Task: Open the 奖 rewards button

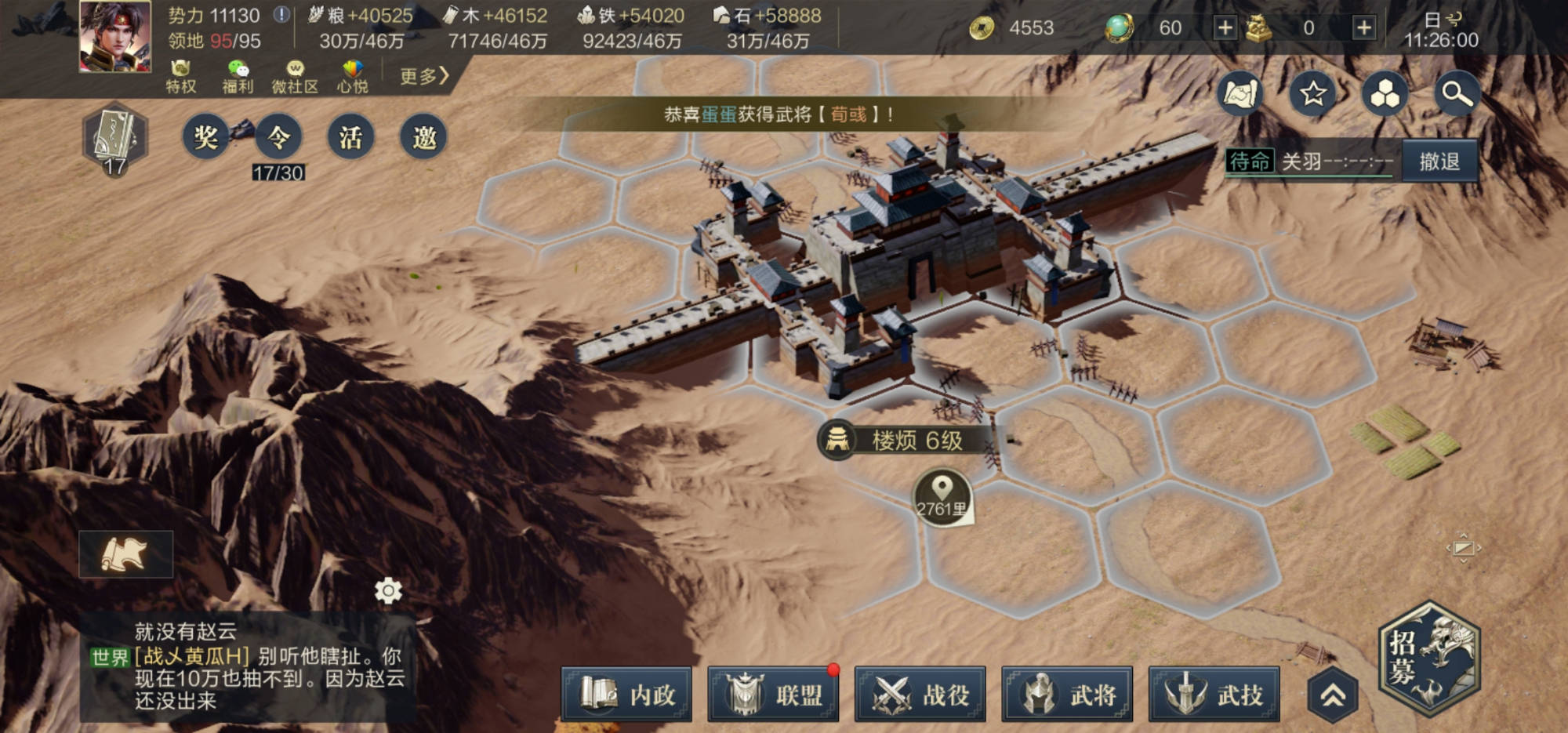Action: tap(205, 138)
